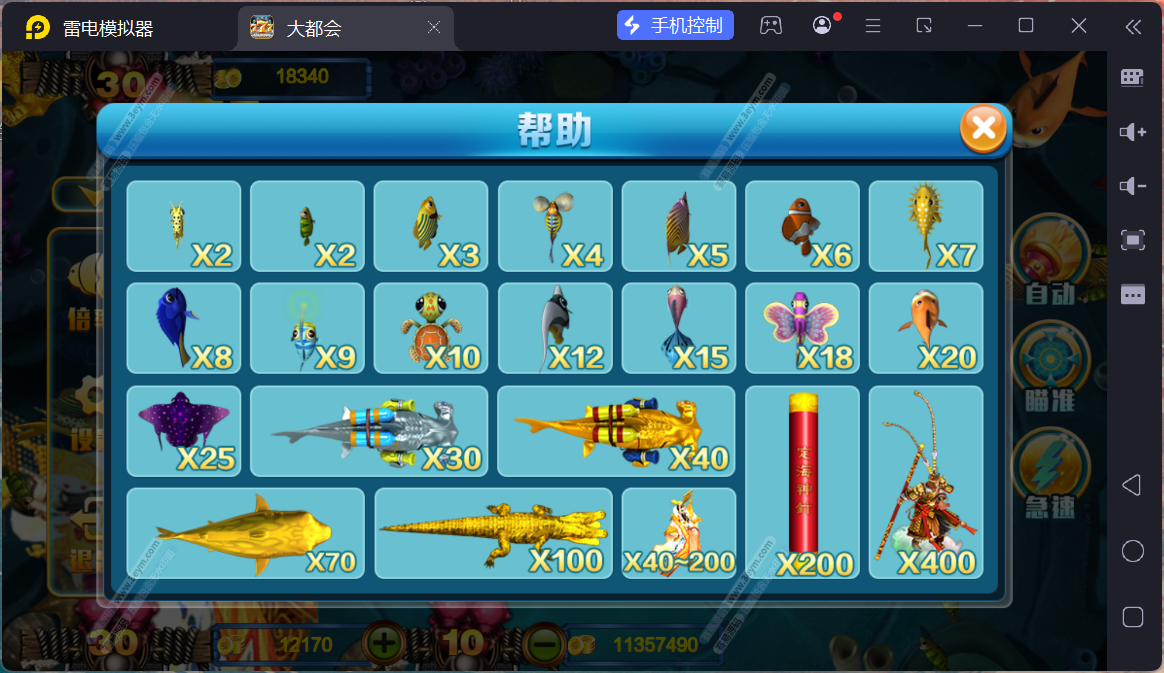Choose the X25 purple manta ray tile
The image size is (1164, 673).
pyautogui.click(x=184, y=431)
